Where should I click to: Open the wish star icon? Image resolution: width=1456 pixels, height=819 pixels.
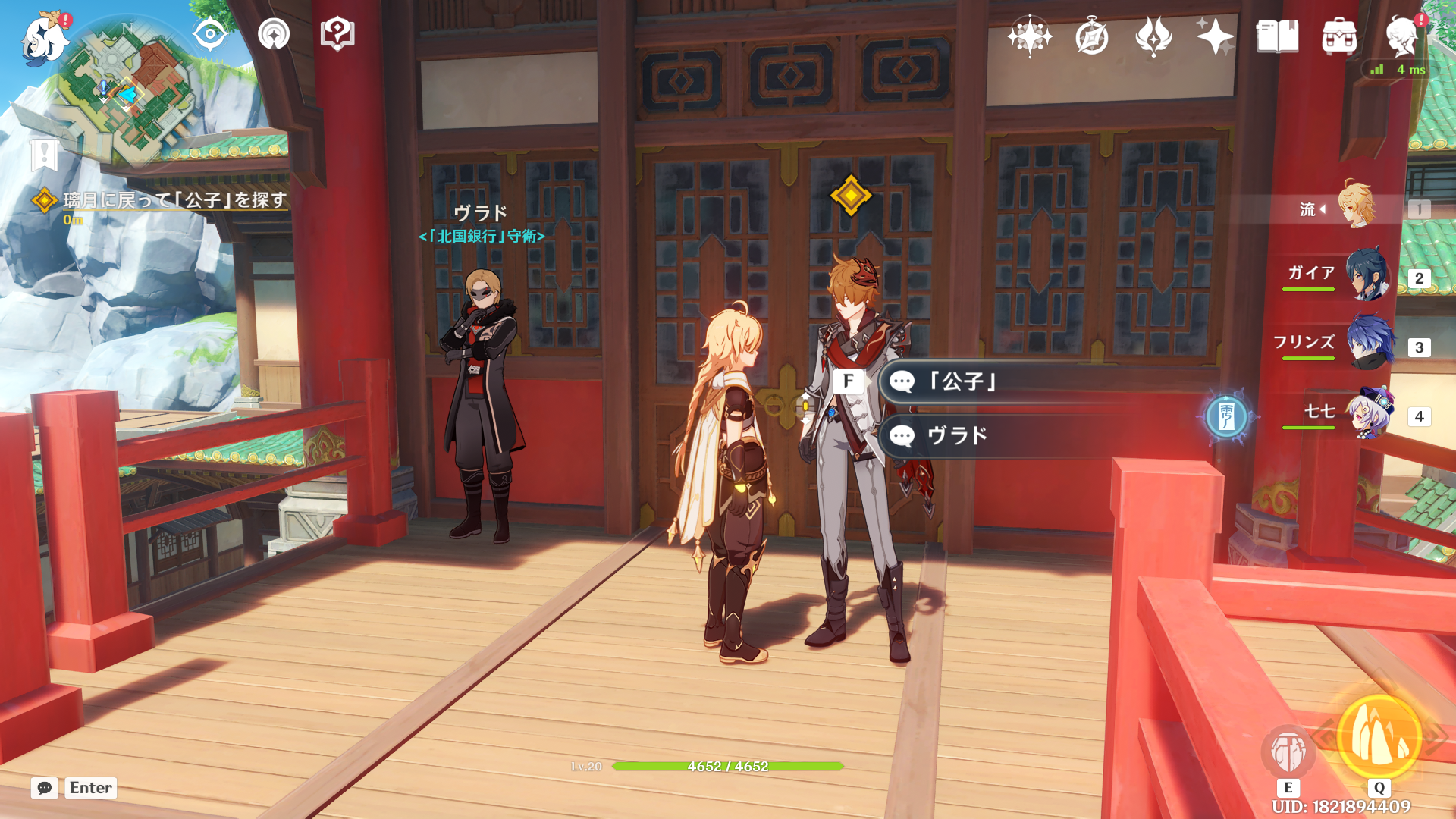(x=1215, y=36)
